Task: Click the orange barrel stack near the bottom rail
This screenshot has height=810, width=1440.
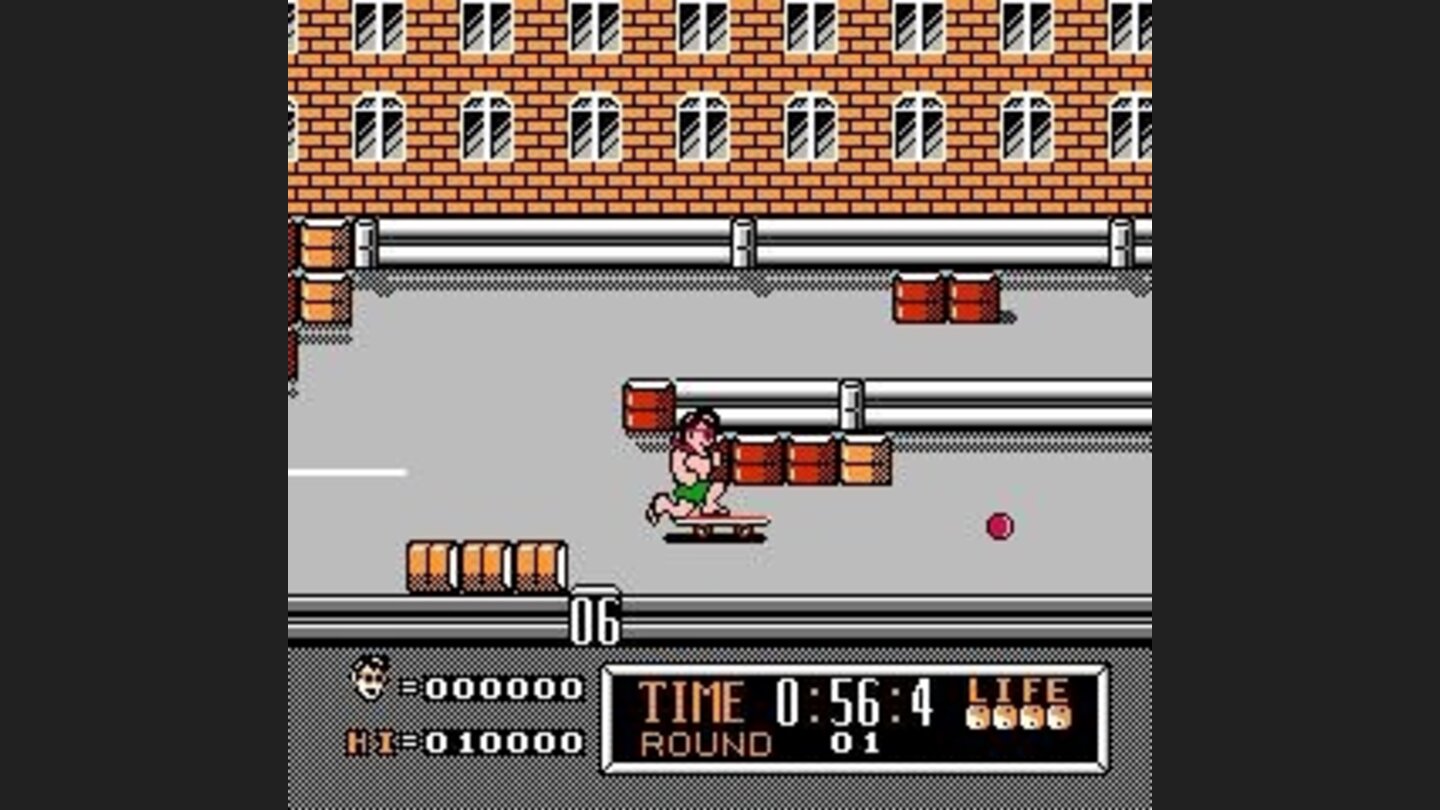Action: [x=487, y=565]
